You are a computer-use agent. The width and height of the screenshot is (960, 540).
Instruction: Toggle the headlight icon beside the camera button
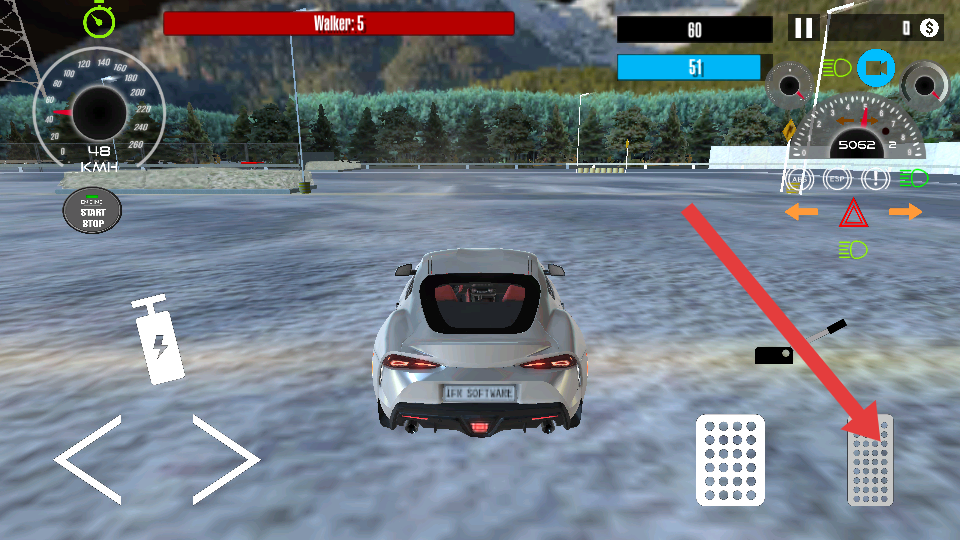click(x=837, y=68)
